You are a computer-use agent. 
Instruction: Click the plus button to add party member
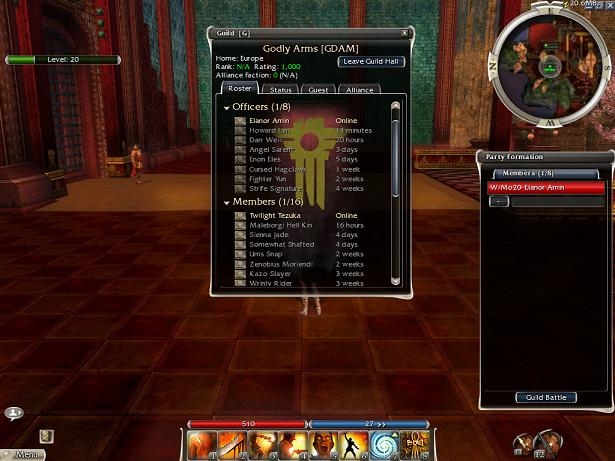tap(499, 201)
